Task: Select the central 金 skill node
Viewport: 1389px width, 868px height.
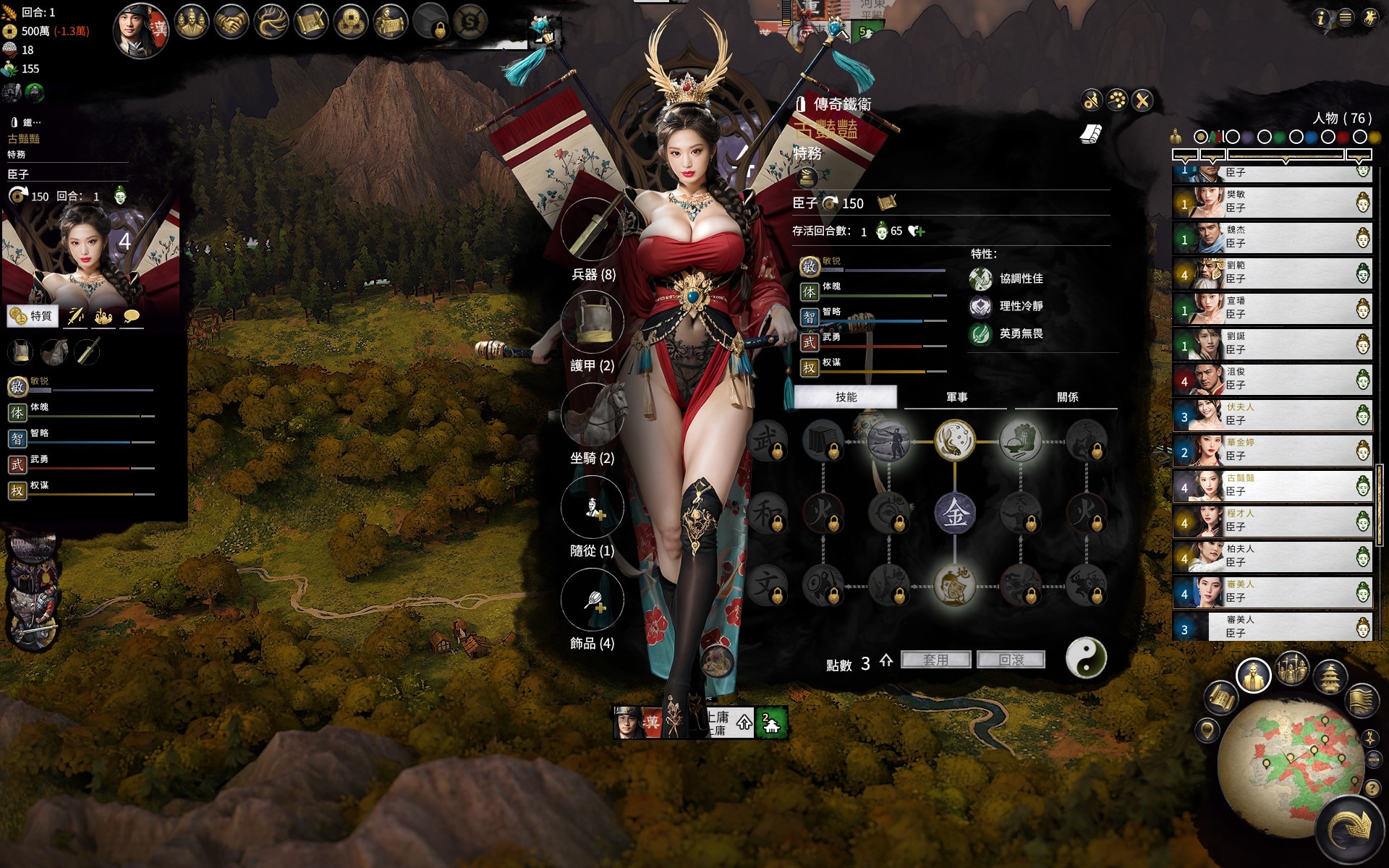Action: (x=955, y=513)
